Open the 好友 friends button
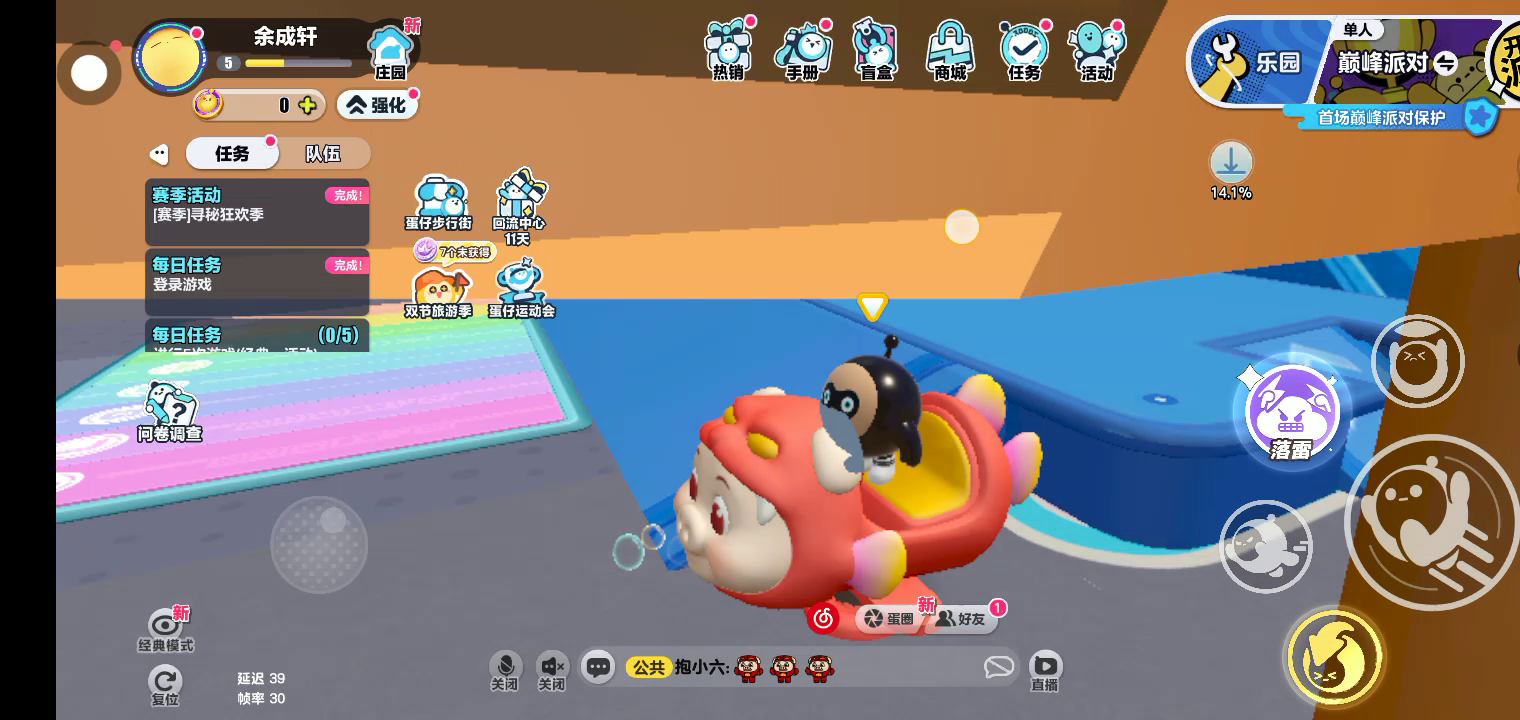Viewport: 1520px width, 720px height. tap(962, 619)
